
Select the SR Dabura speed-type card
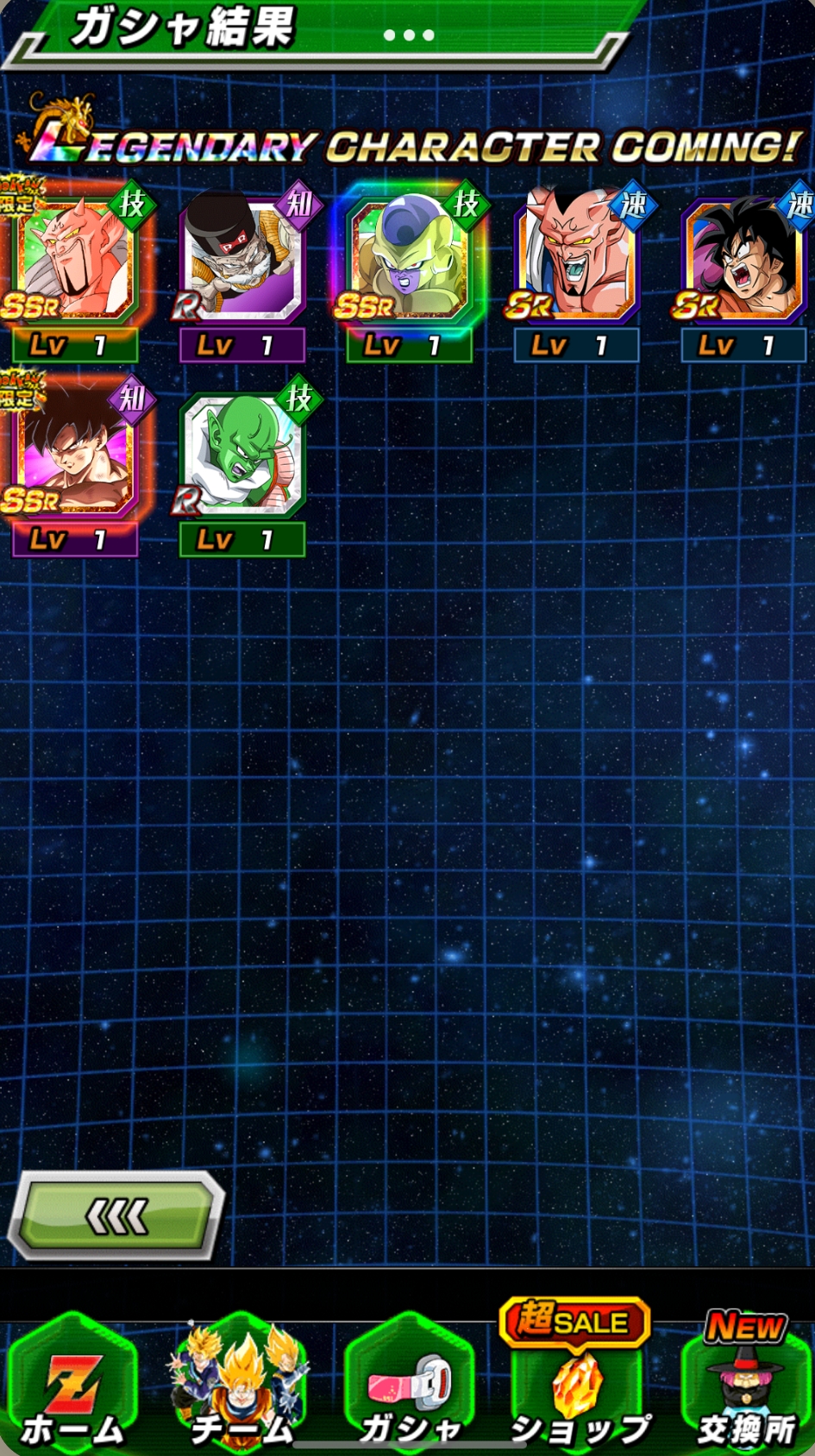click(x=576, y=259)
